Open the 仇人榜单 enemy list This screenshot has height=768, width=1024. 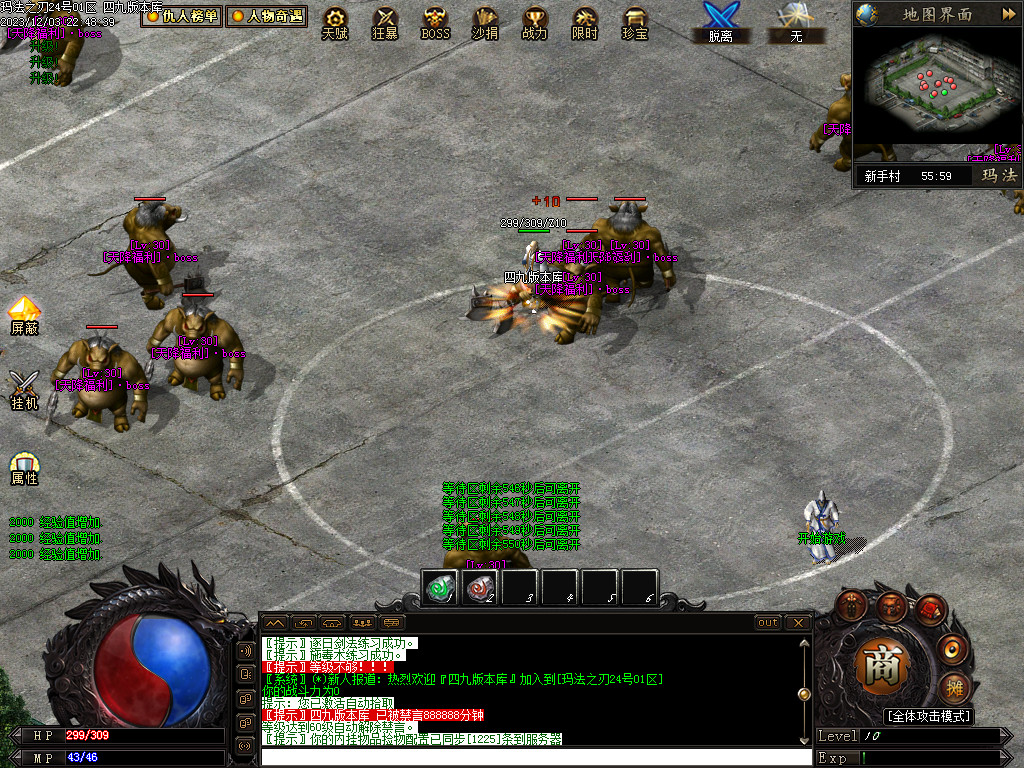pyautogui.click(x=181, y=16)
